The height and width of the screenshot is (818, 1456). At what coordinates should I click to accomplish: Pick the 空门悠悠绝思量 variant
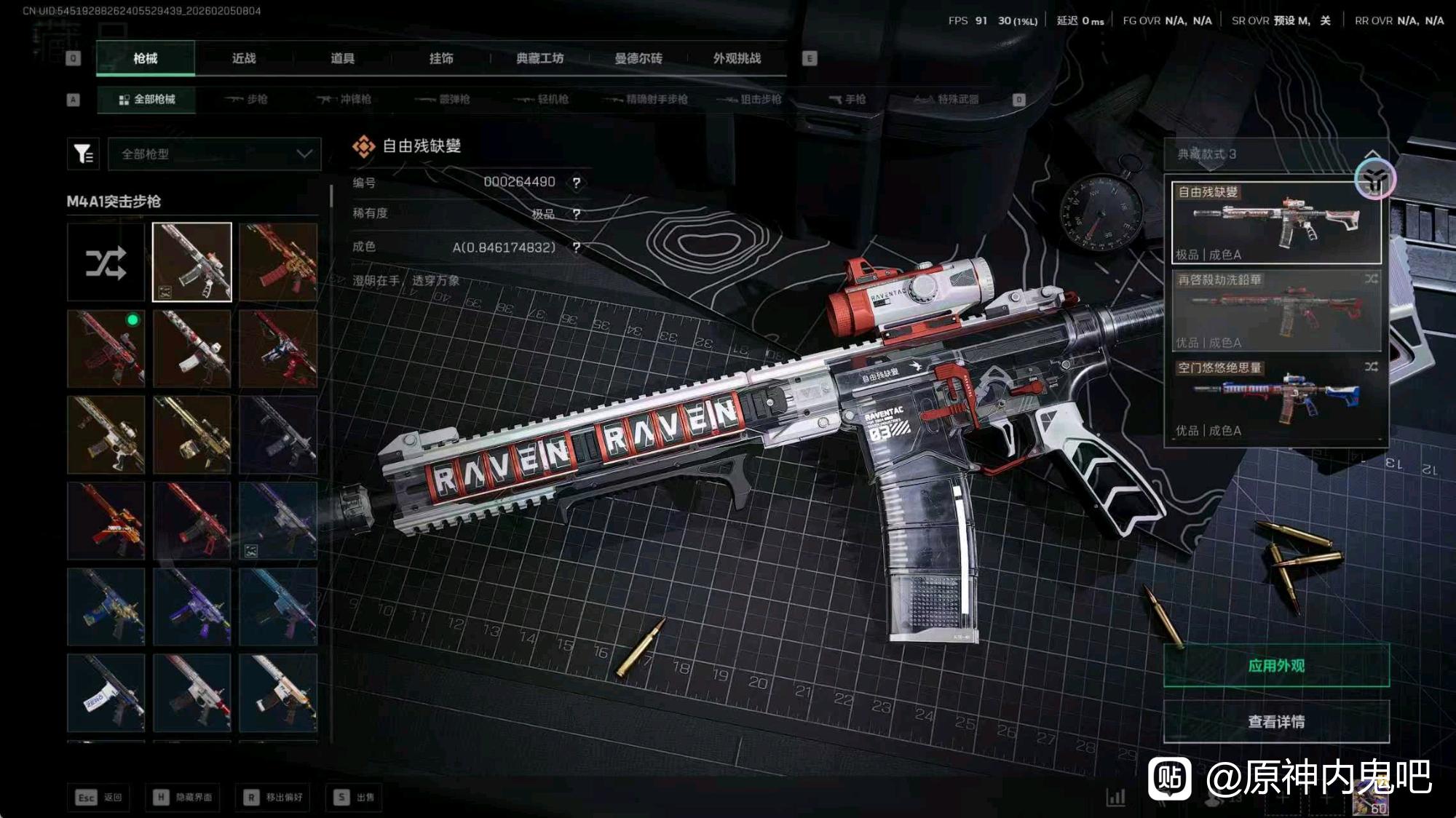(x=1275, y=399)
